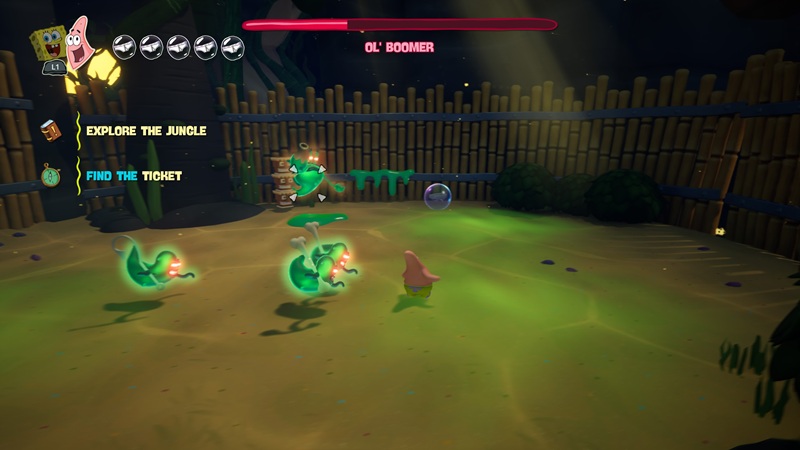
Task: Click the quest book icon
Action: (x=50, y=130)
